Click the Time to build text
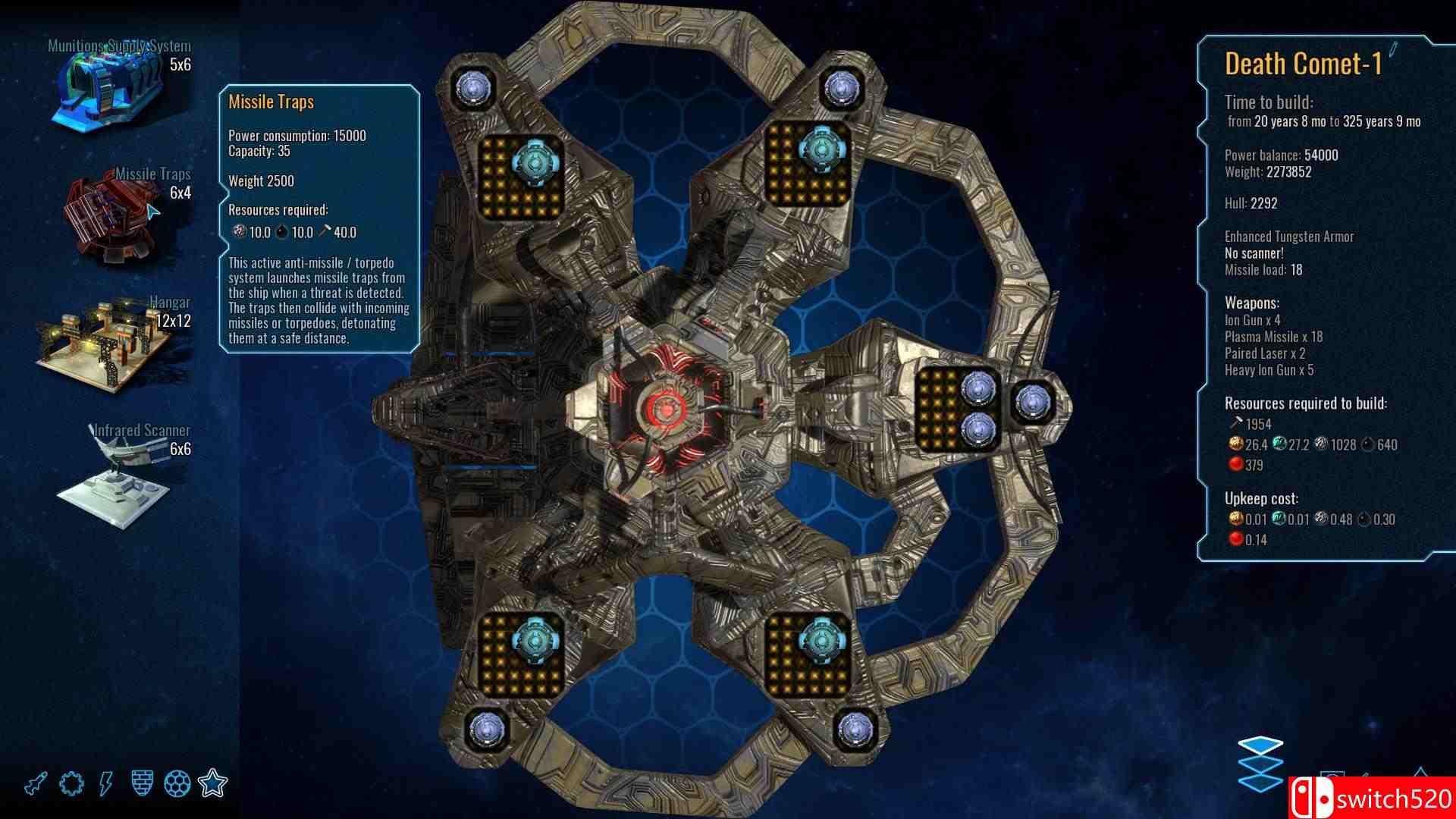This screenshot has height=819, width=1456. pos(1270,100)
